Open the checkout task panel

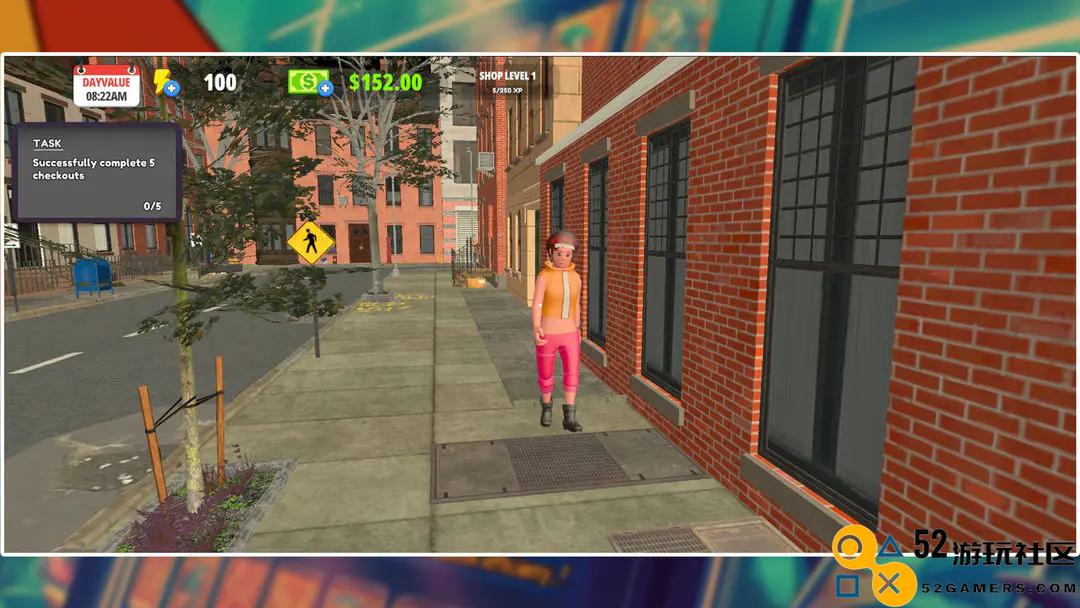pyautogui.click(x=97, y=172)
